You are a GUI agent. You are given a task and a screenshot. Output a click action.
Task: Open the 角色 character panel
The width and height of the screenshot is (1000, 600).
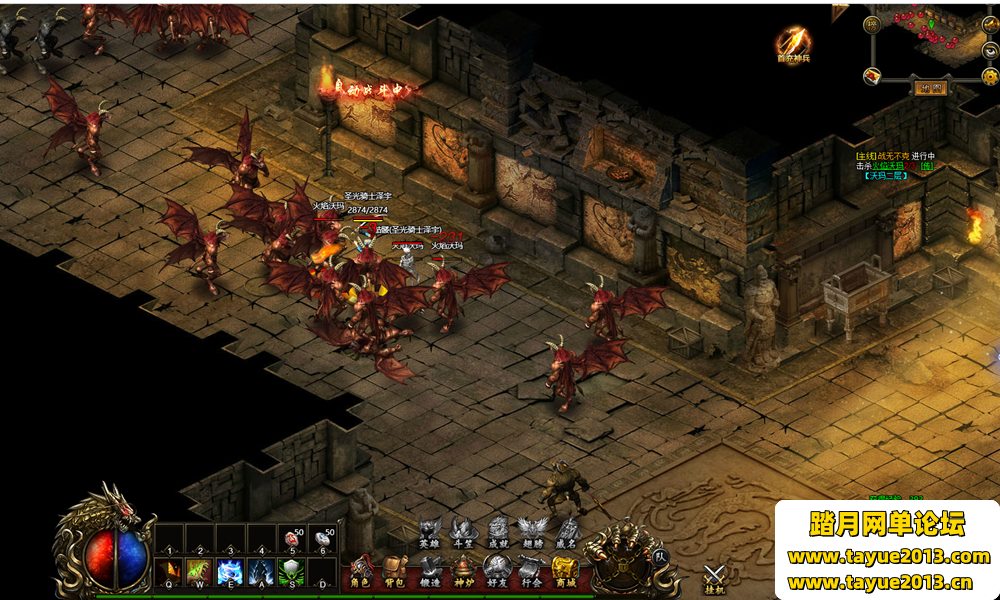(x=362, y=572)
